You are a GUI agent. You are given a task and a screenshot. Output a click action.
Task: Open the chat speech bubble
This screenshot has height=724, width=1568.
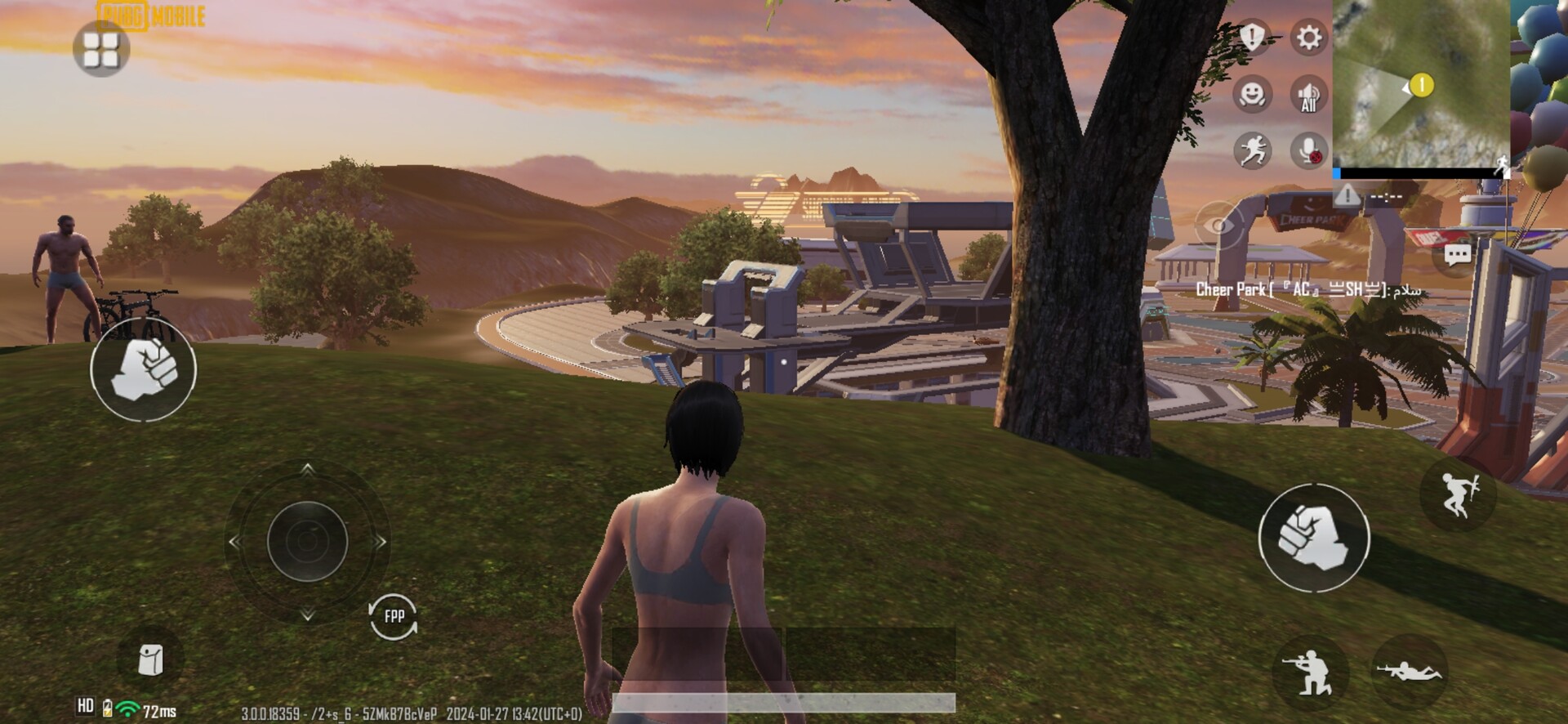coord(1457,255)
